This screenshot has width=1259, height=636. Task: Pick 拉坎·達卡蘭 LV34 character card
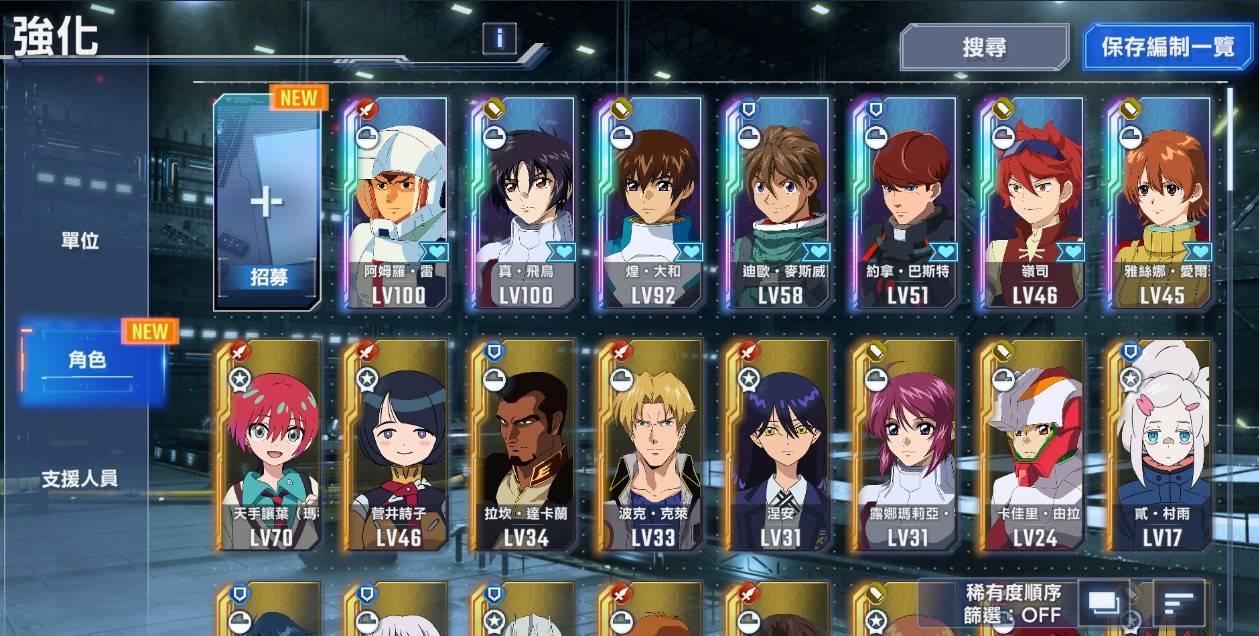525,446
